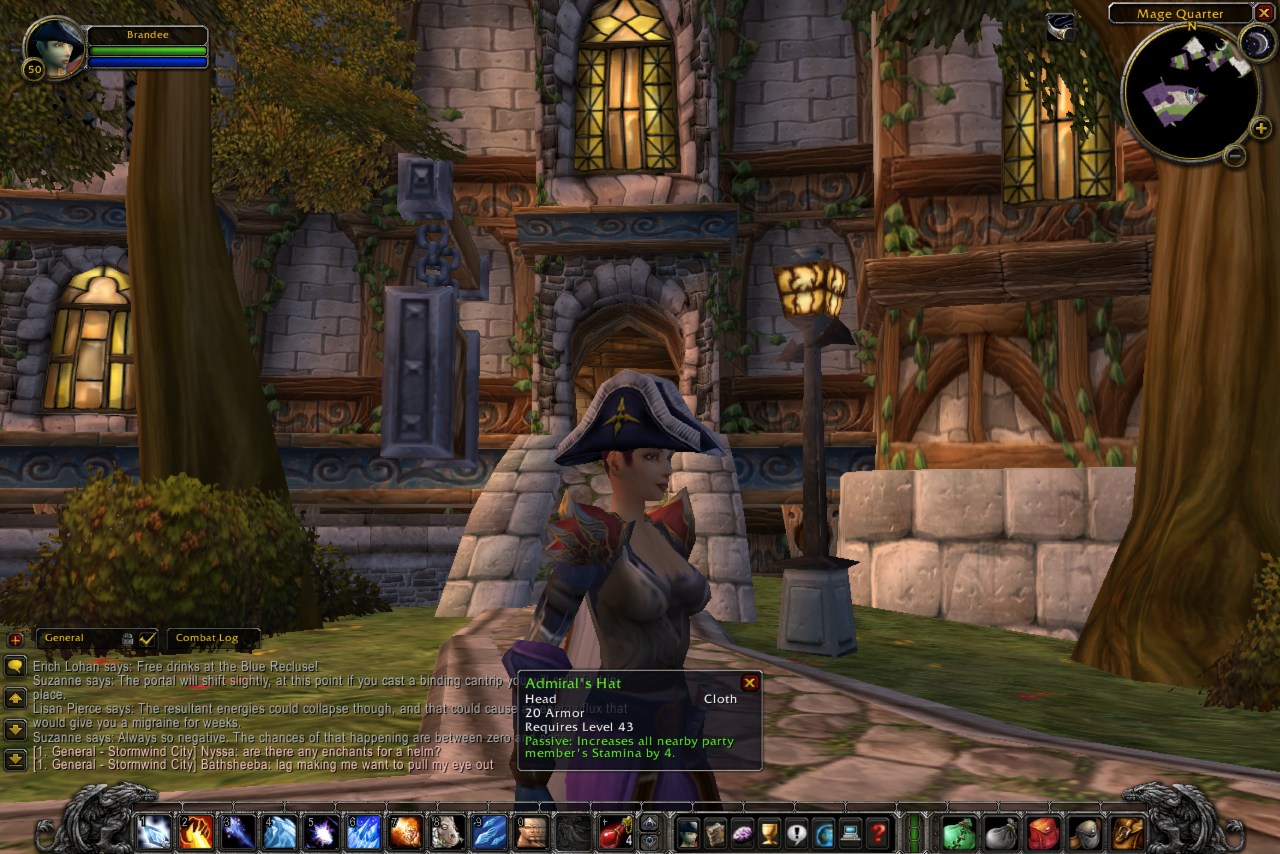Open the green stitched bag
The height and width of the screenshot is (854, 1280).
point(958,831)
